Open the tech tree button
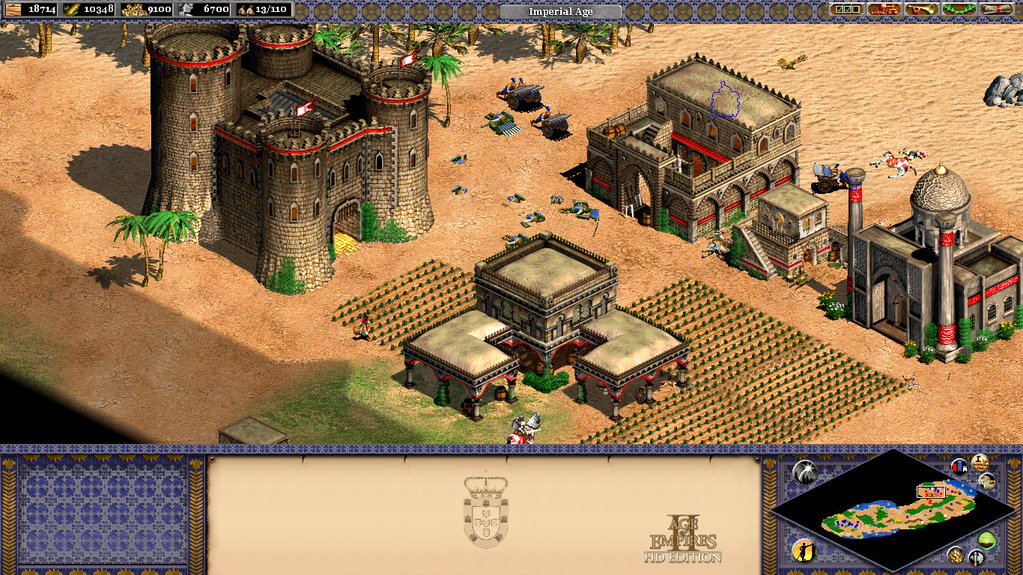 coord(883,9)
